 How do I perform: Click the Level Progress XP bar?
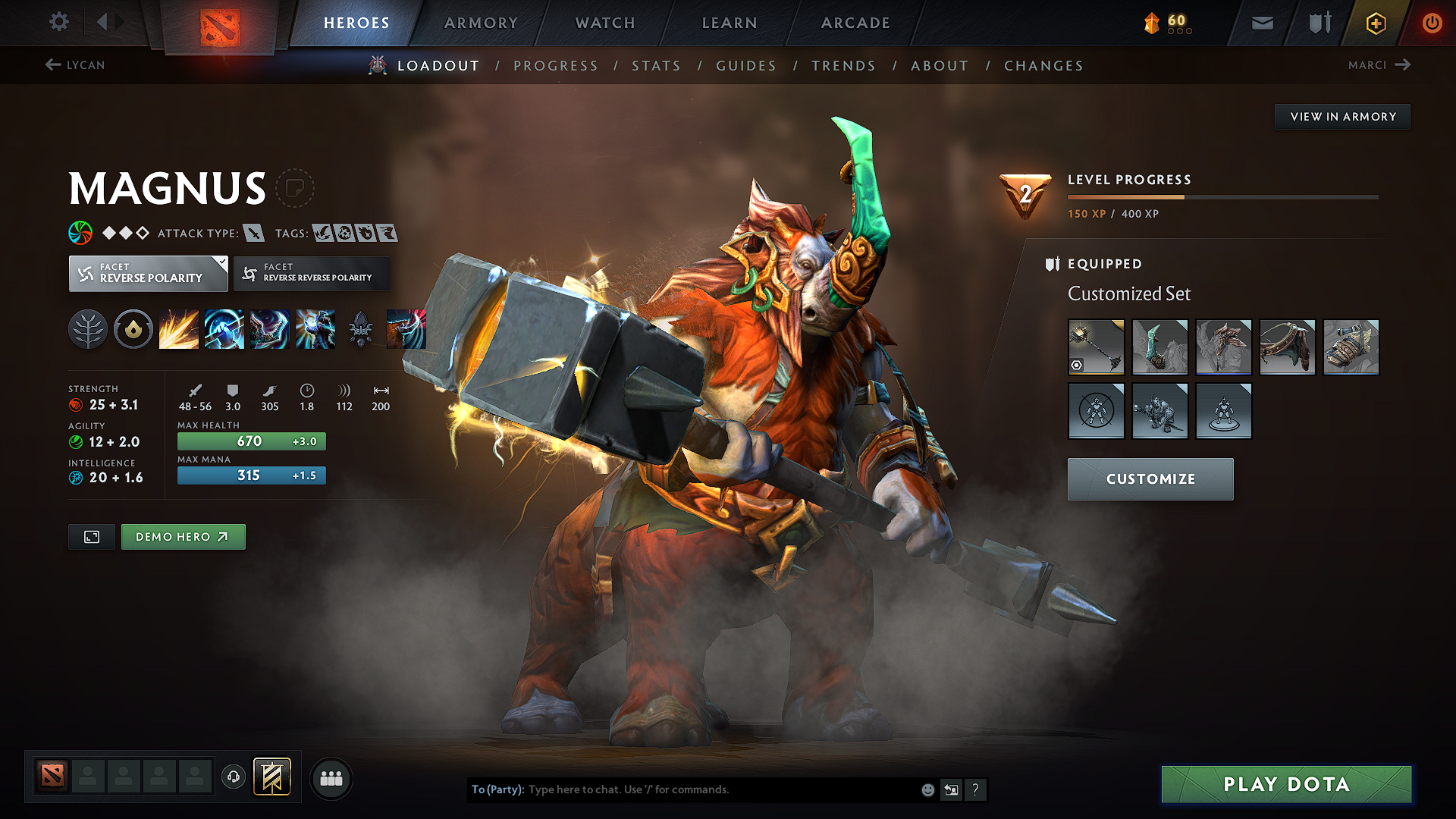1222,196
